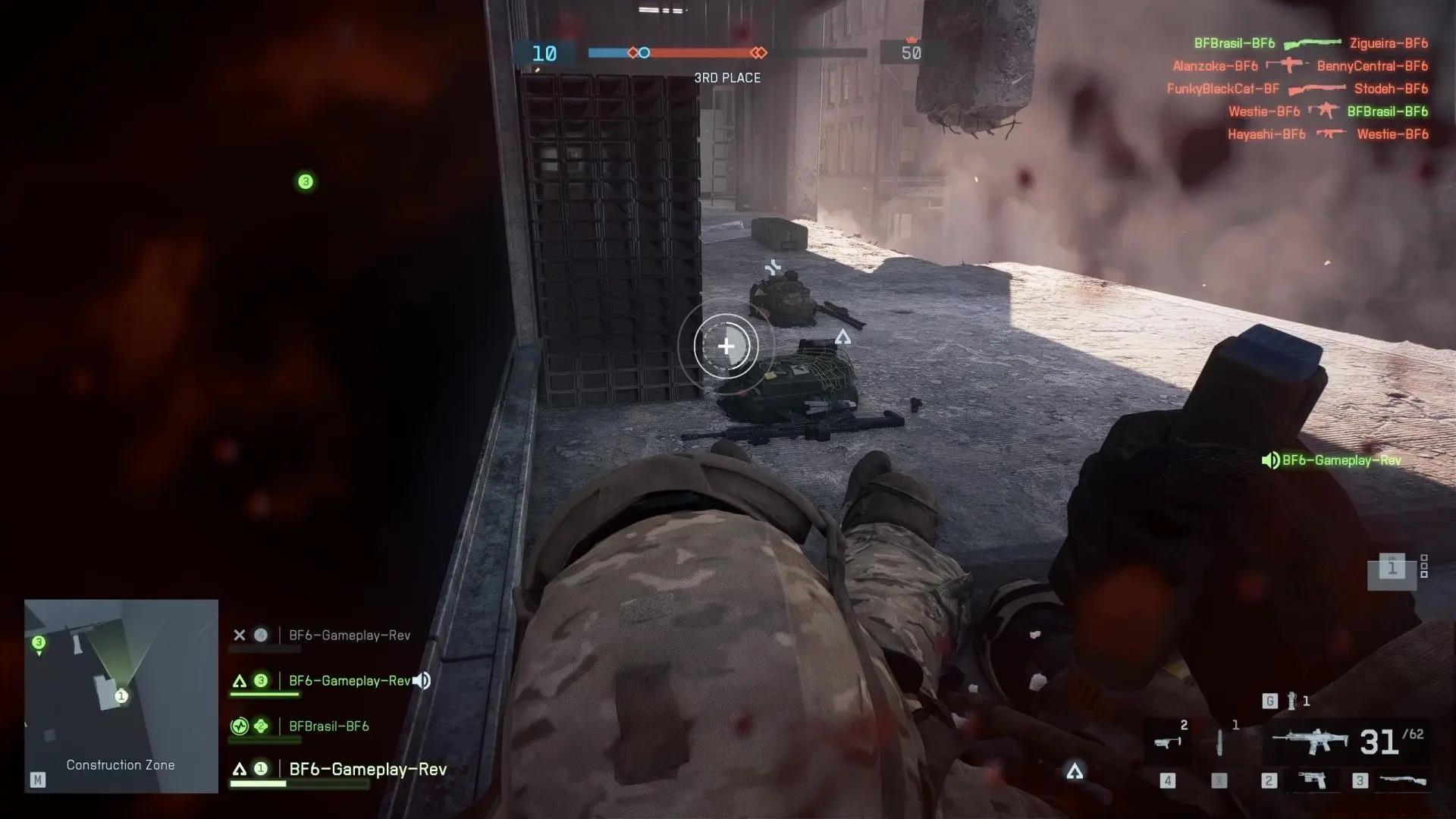This screenshot has width=1456, height=819.
Task: Click the speaker icon in the squad list
Action: (422, 681)
